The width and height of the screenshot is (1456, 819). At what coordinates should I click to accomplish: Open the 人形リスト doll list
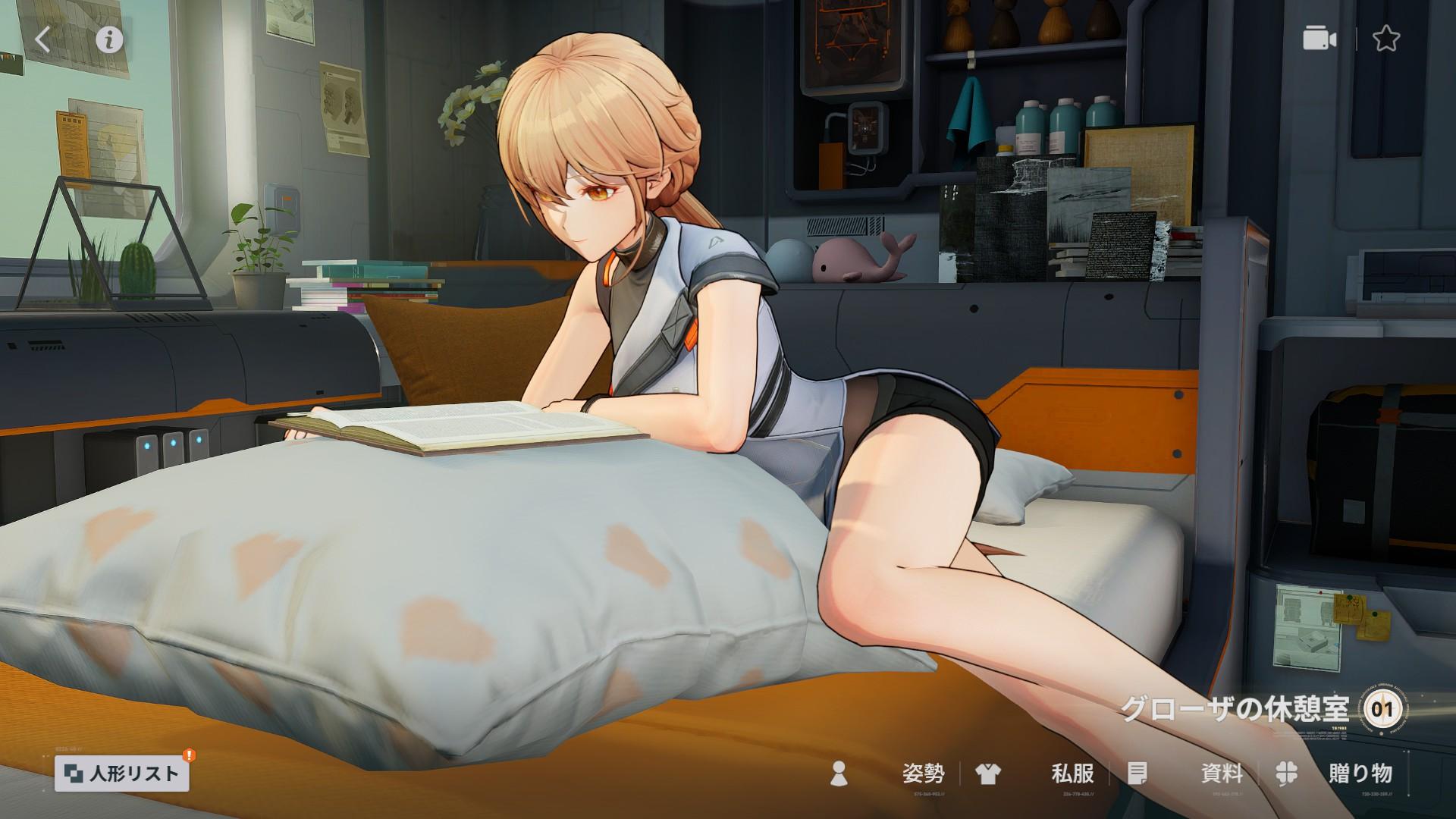pyautogui.click(x=123, y=774)
